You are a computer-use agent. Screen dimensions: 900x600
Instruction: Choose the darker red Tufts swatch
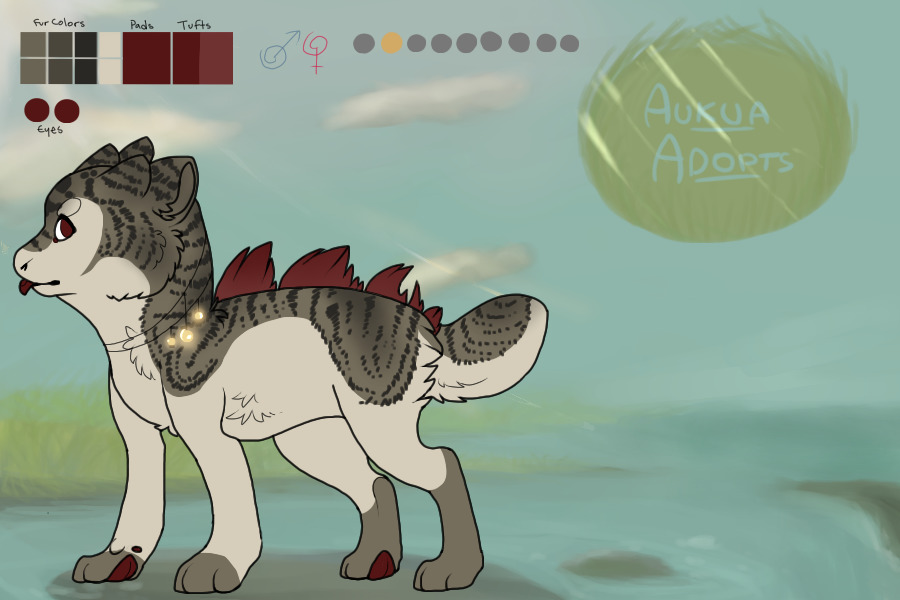point(185,58)
